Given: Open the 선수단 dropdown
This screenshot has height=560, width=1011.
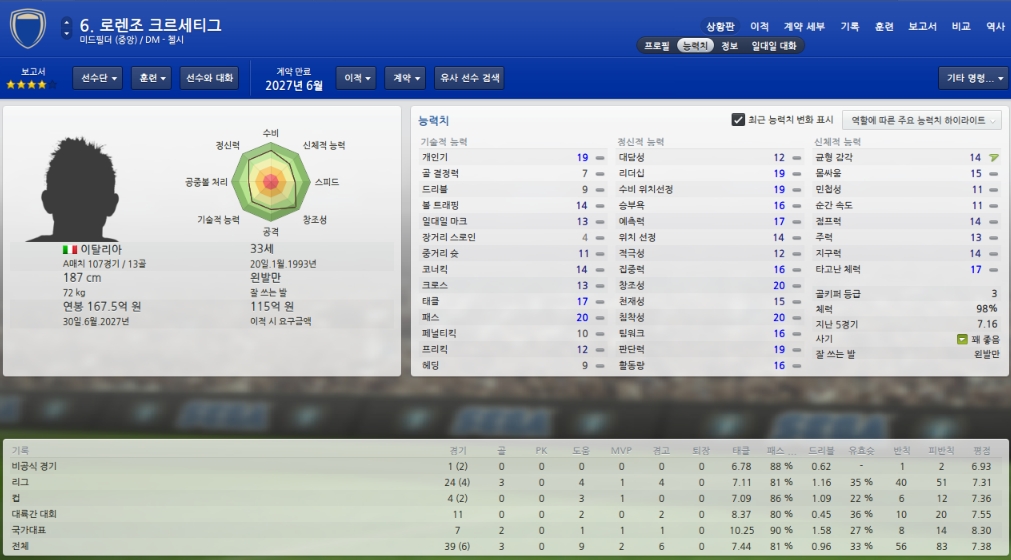Looking at the screenshot, I should tap(97, 78).
